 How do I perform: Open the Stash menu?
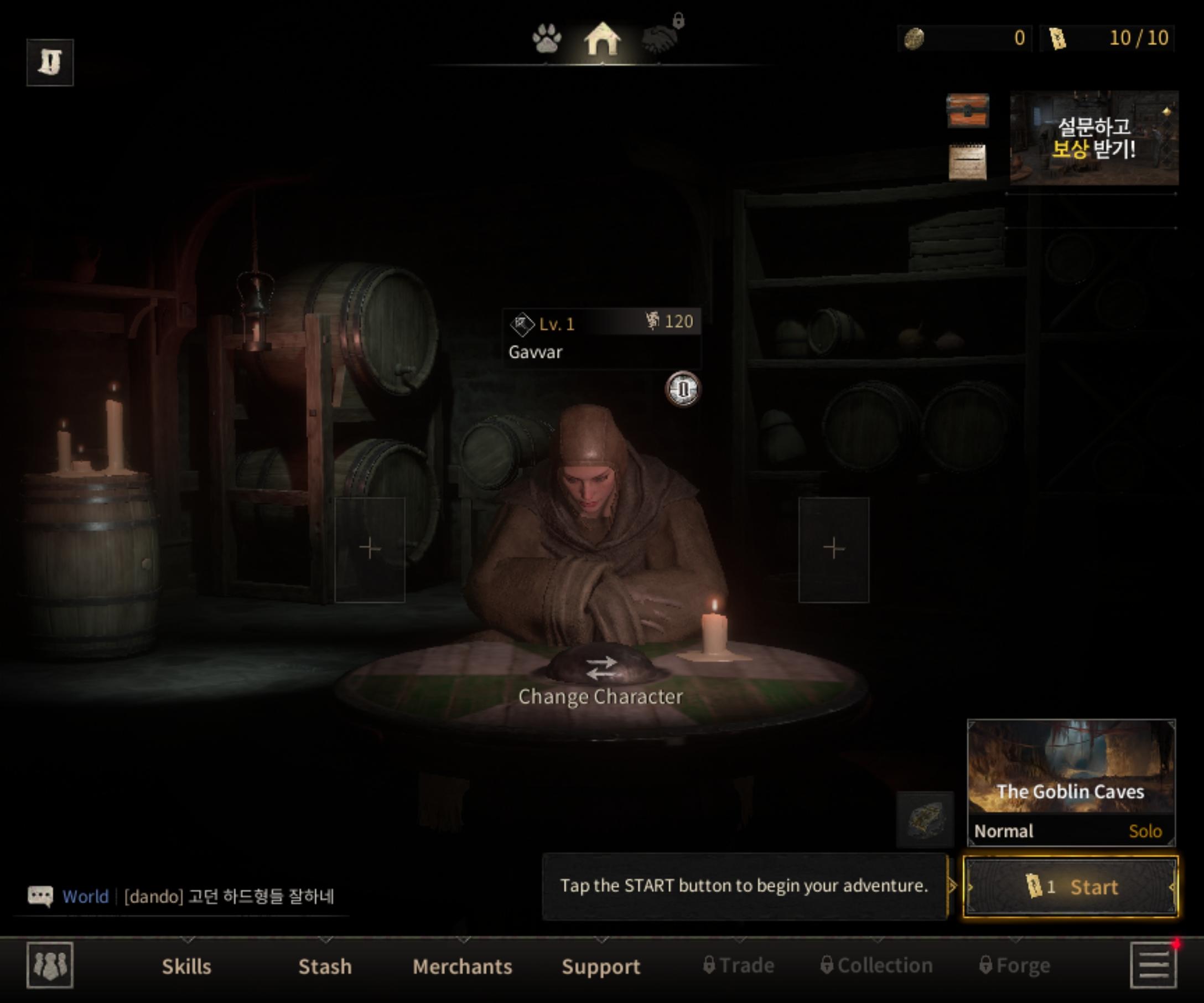pyautogui.click(x=324, y=966)
